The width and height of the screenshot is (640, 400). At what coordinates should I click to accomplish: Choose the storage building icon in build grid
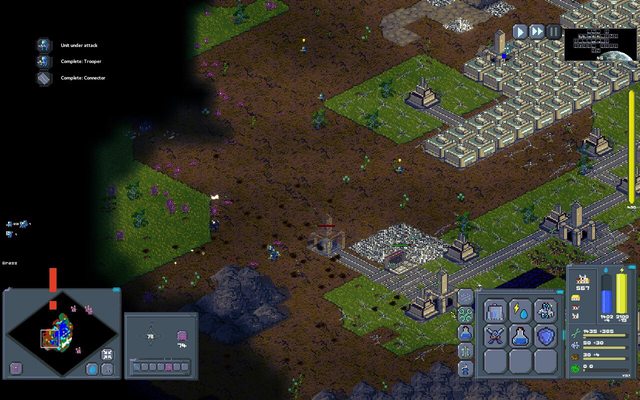[495, 311]
